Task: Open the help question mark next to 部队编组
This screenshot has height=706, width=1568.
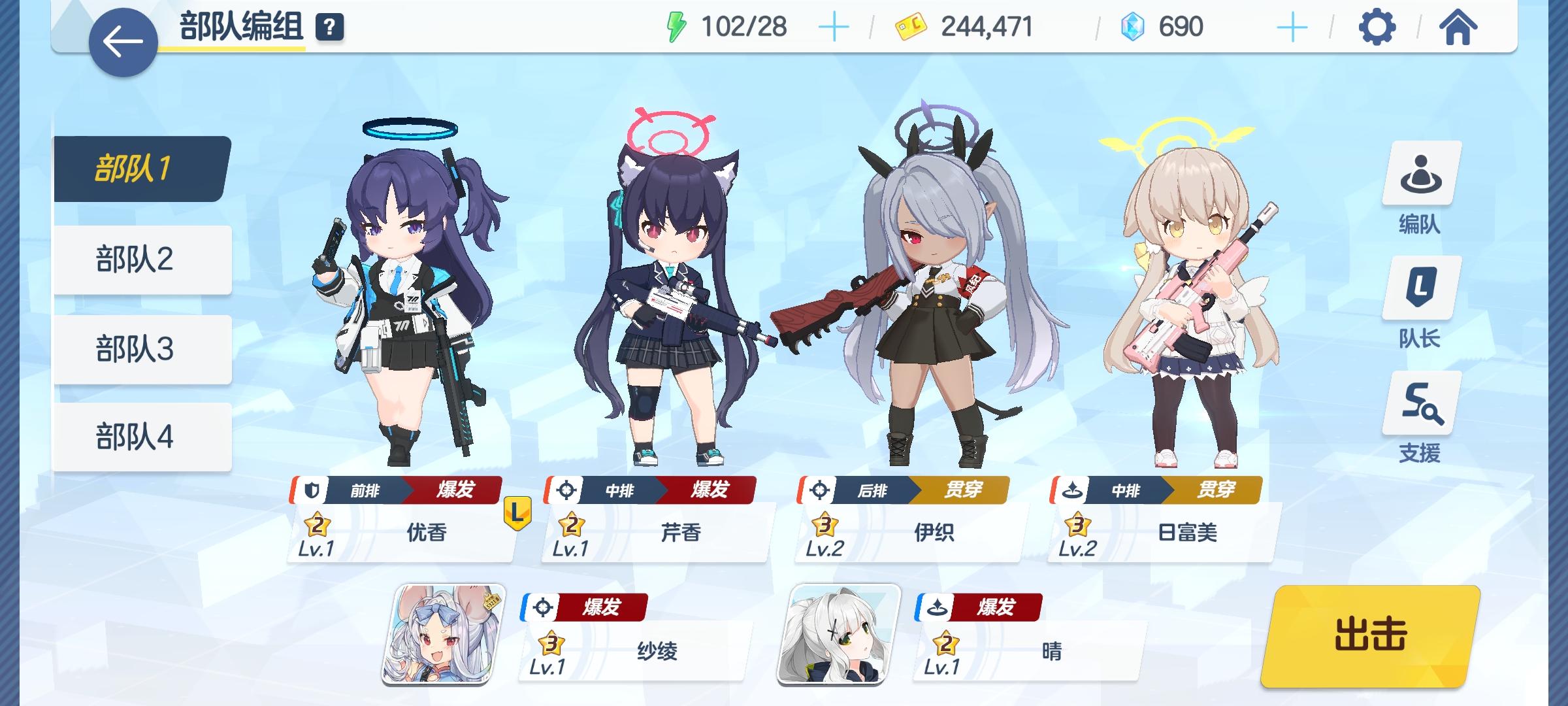Action: (x=329, y=27)
